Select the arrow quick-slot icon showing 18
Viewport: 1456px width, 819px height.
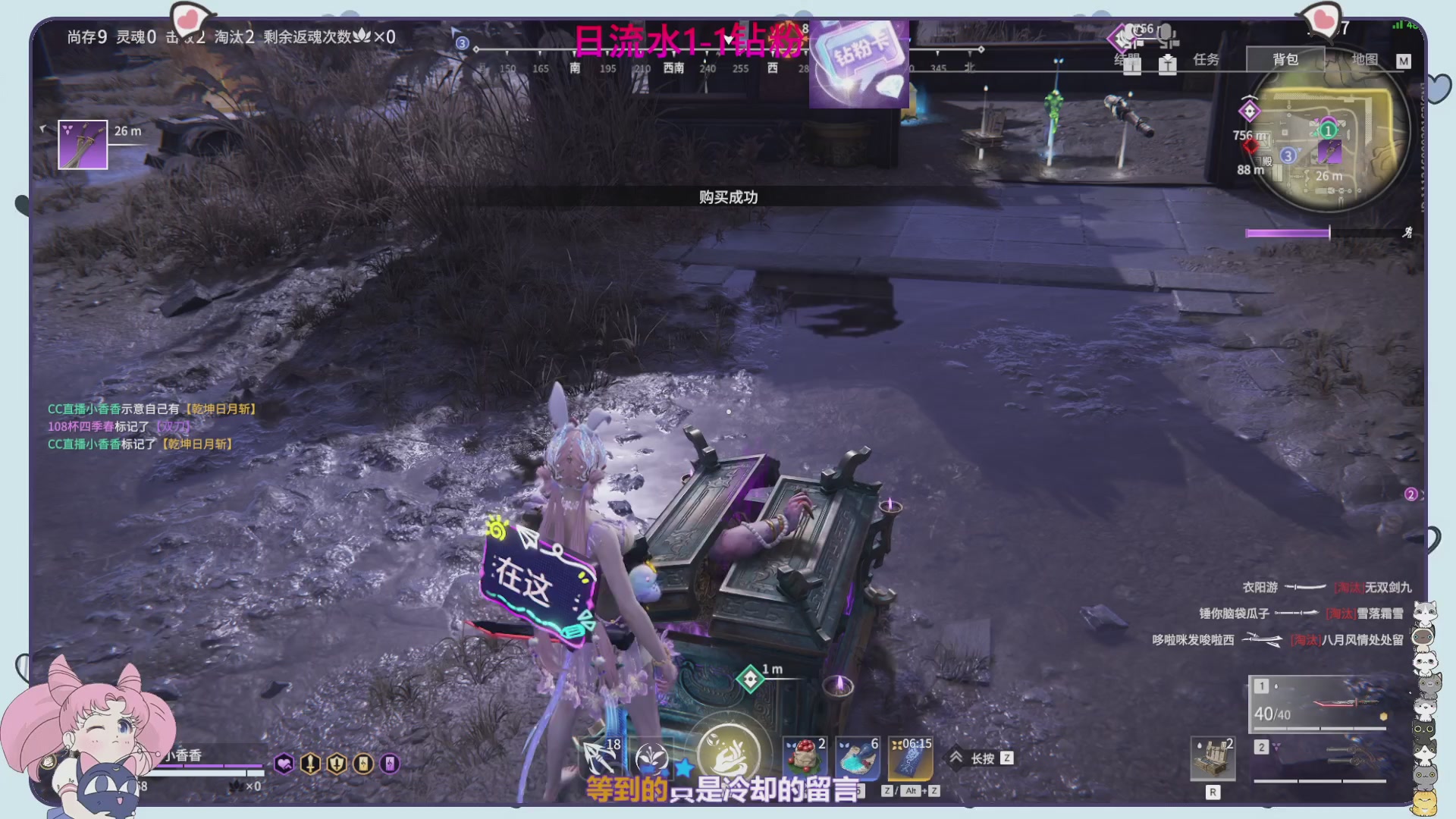(598, 758)
